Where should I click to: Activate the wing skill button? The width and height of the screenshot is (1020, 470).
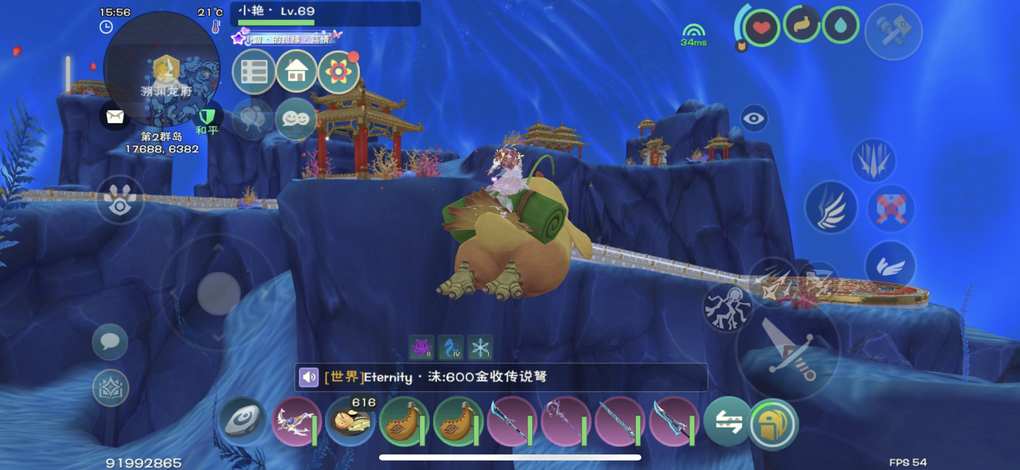830,208
